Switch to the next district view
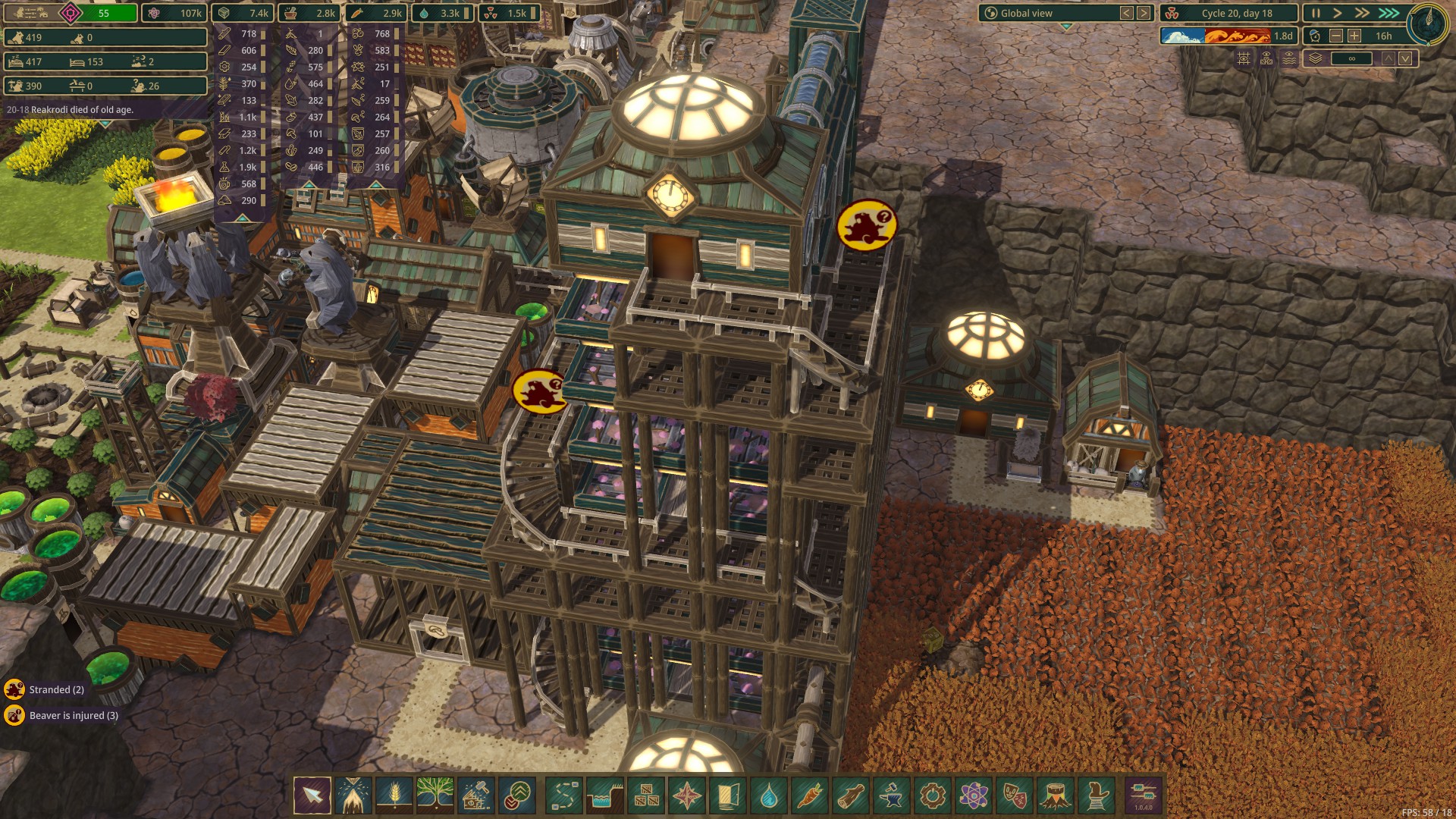Viewport: 1456px width, 819px height. [1144, 13]
